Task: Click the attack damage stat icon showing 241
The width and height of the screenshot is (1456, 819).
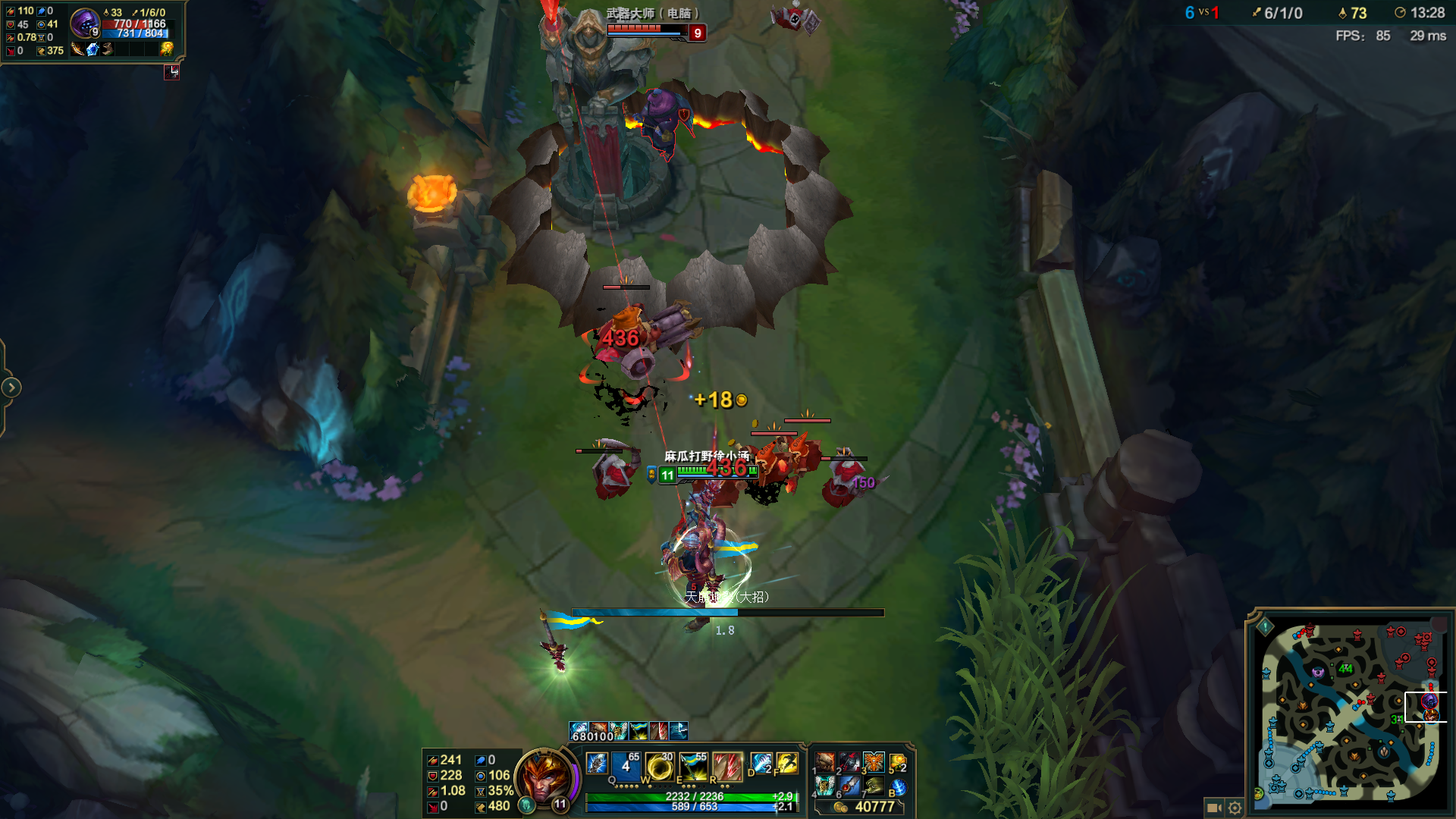Action: coord(435,760)
